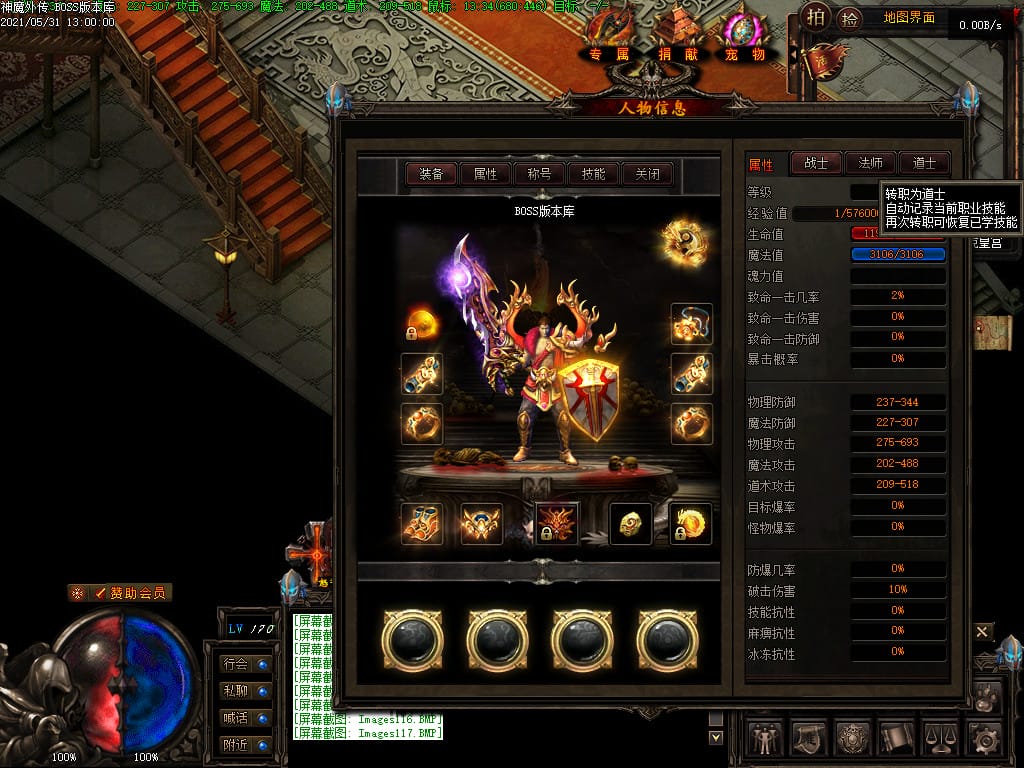This screenshot has height=768, width=1024.
Task: Toggle the 附近 nearby chat channel
Action: [245, 745]
